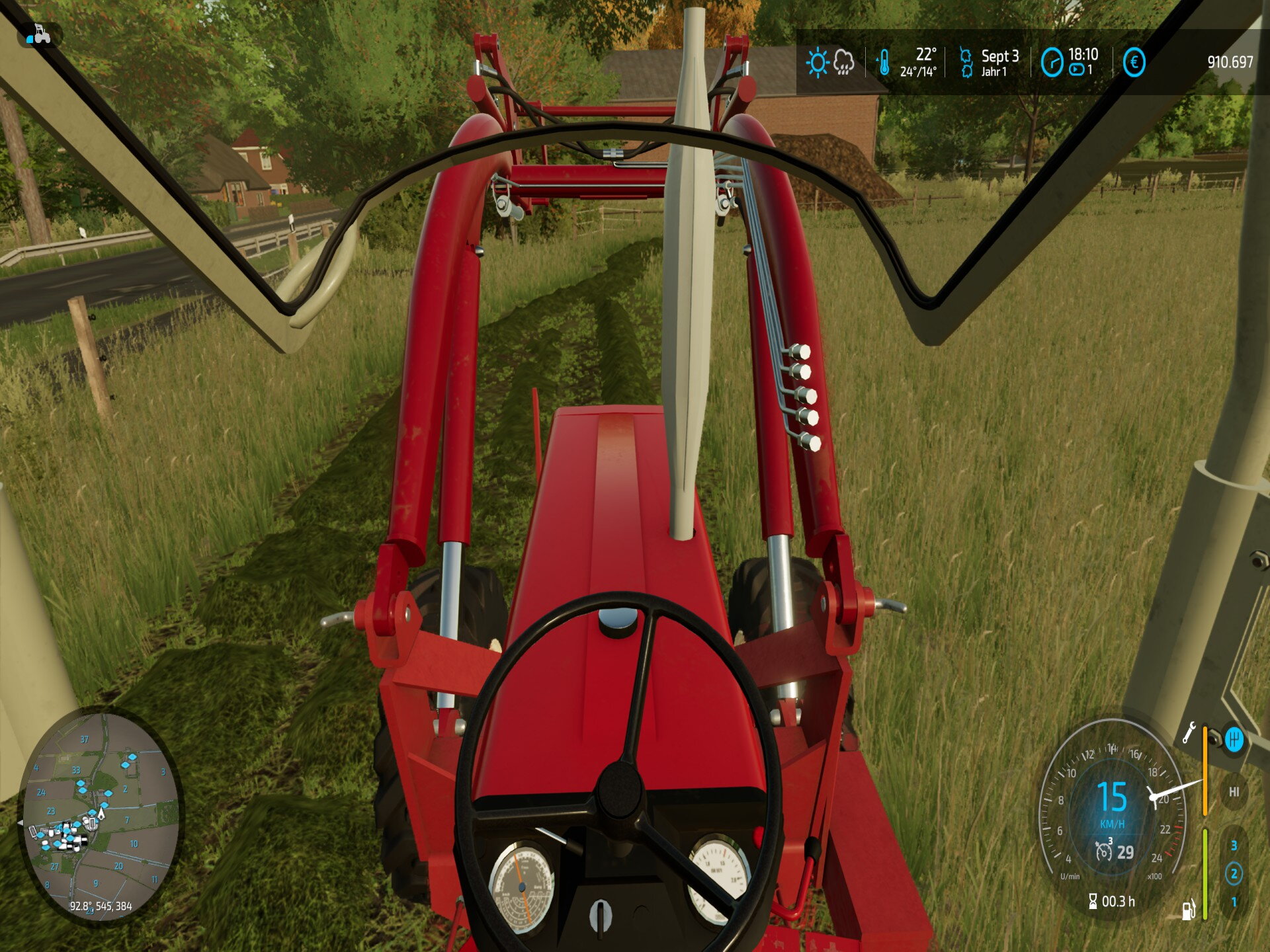This screenshot has width=1270, height=952.
Task: Select the sun and rain weather icon
Action: 829,63
